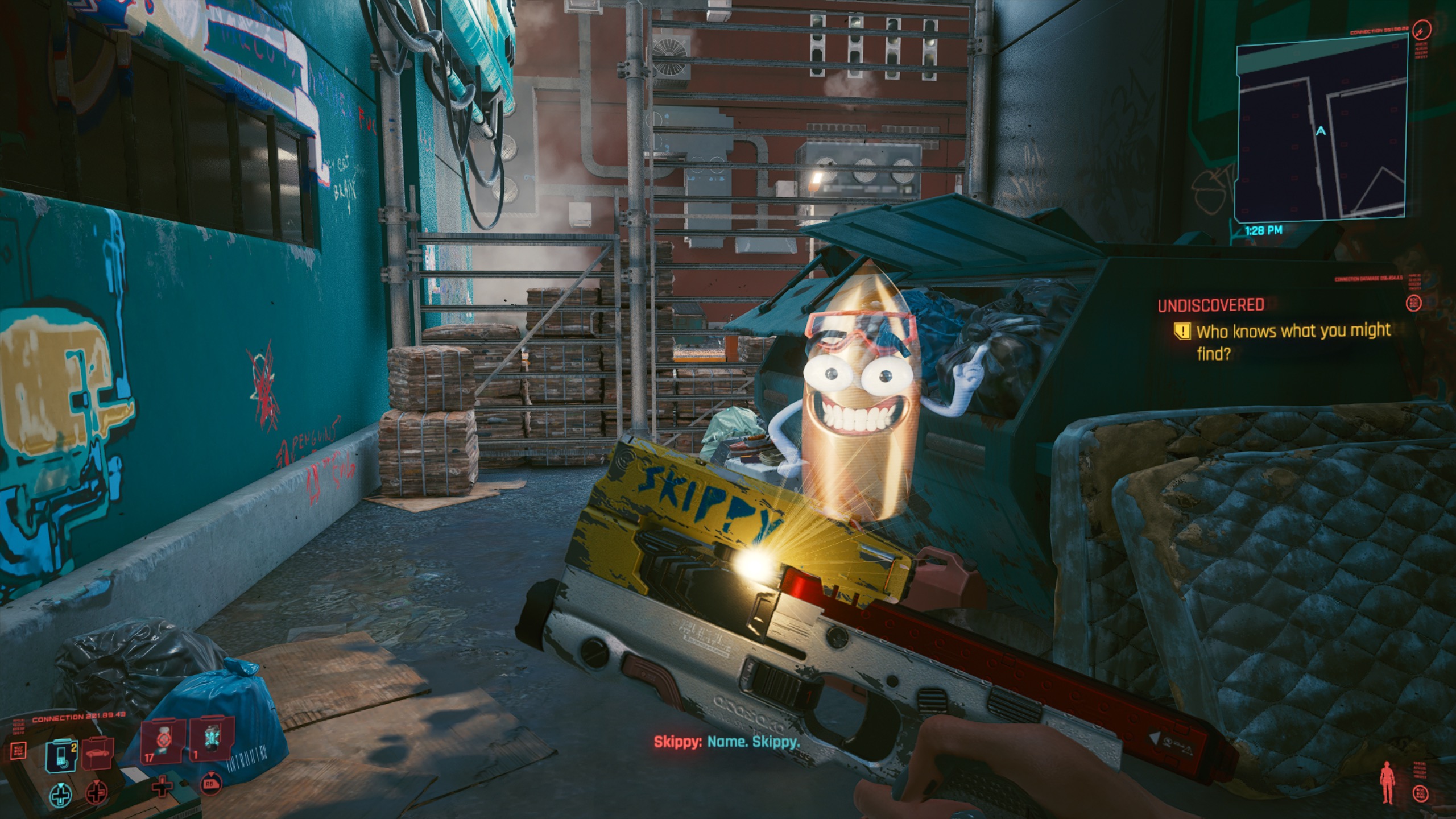Select the red player body silhouette icon
This screenshot has height=819, width=1456.
click(x=1387, y=783)
